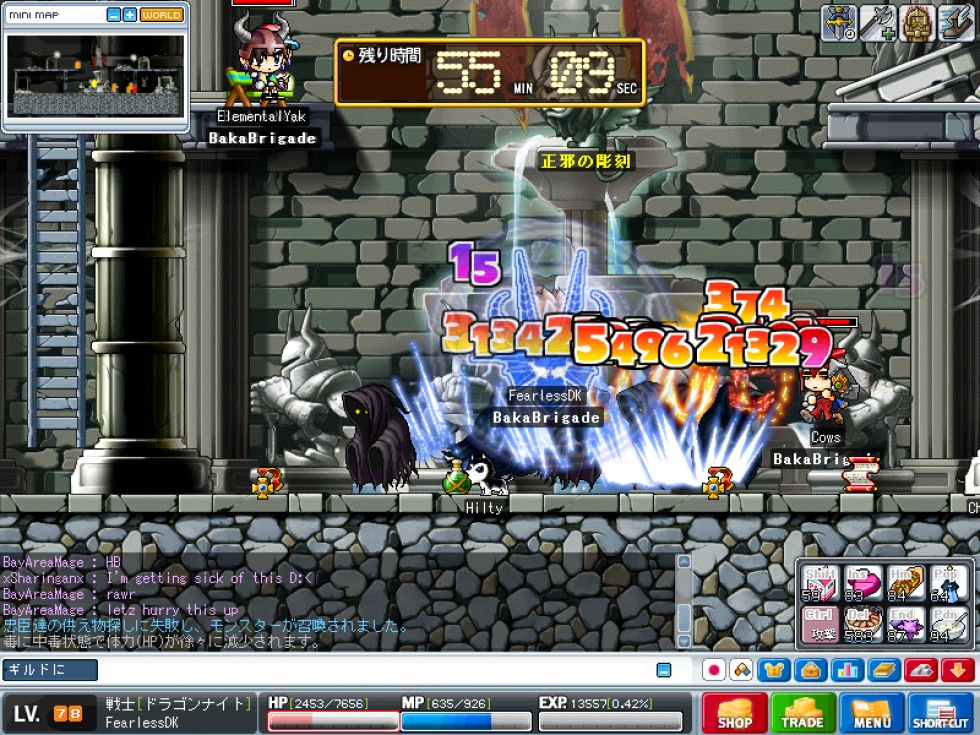Use the End quickslot purple item
Image resolution: width=980 pixels, height=735 pixels.
(904, 626)
